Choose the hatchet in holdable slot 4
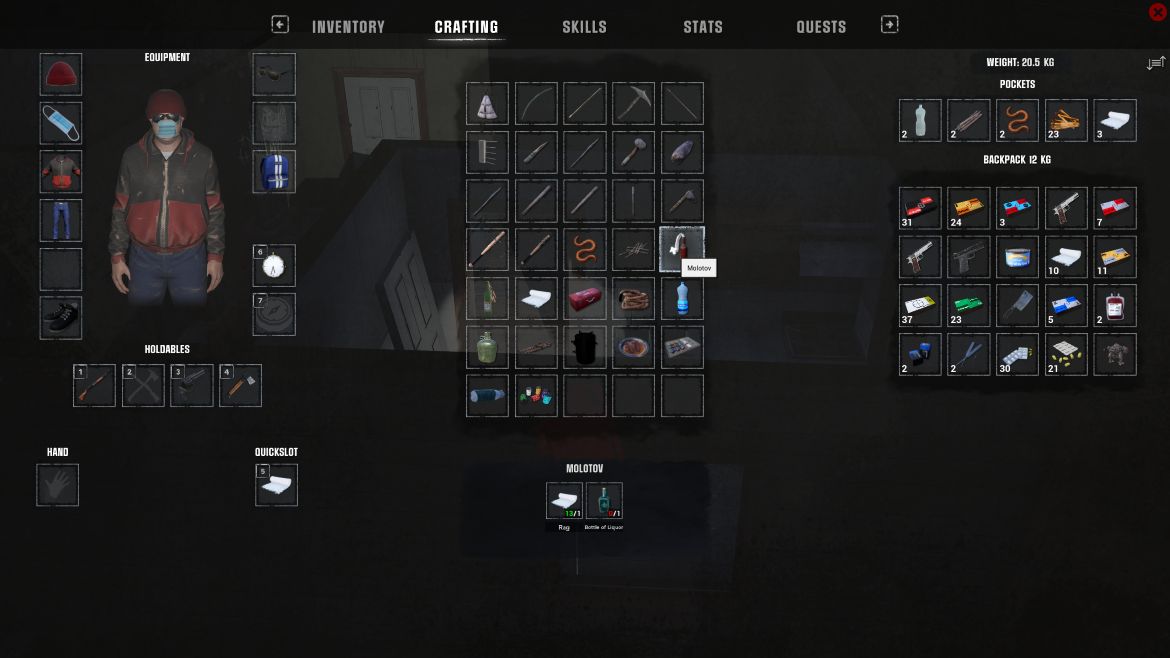1170x658 pixels. pyautogui.click(x=241, y=386)
